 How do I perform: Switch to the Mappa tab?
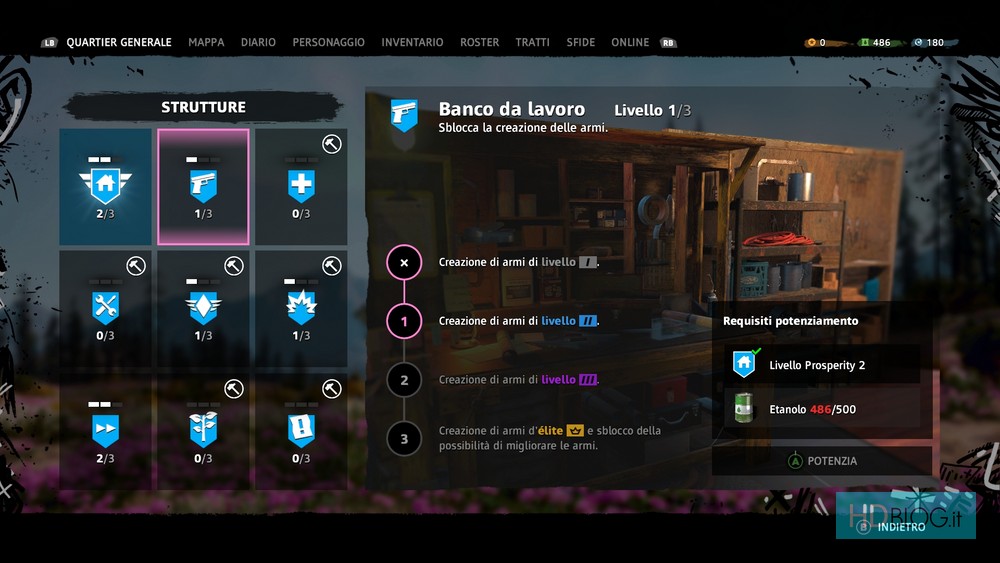click(206, 43)
